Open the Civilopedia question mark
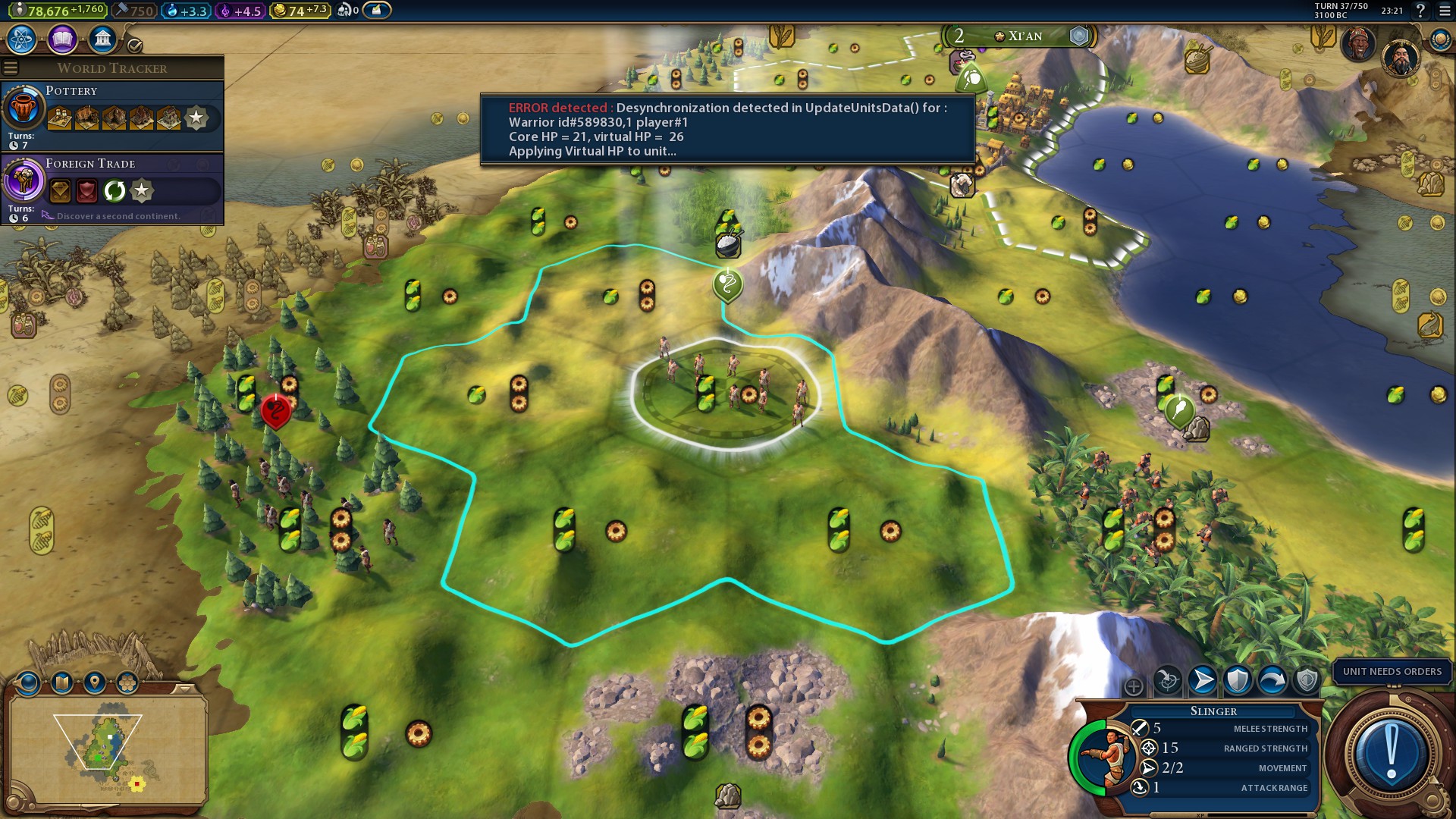This screenshot has width=1456, height=819. point(1420,11)
